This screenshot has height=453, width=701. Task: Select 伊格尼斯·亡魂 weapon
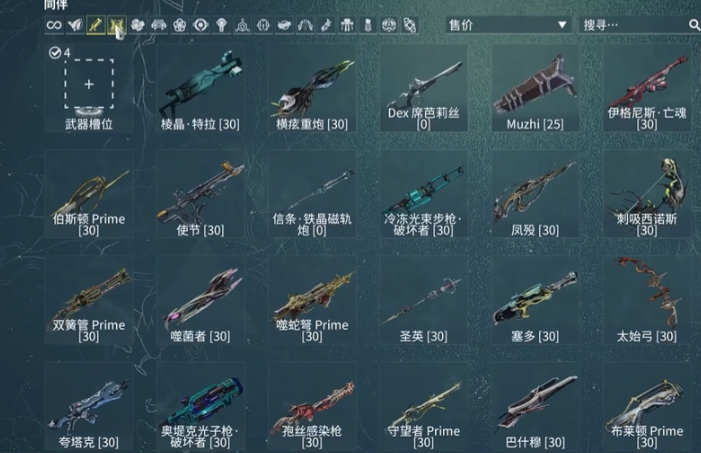click(646, 89)
